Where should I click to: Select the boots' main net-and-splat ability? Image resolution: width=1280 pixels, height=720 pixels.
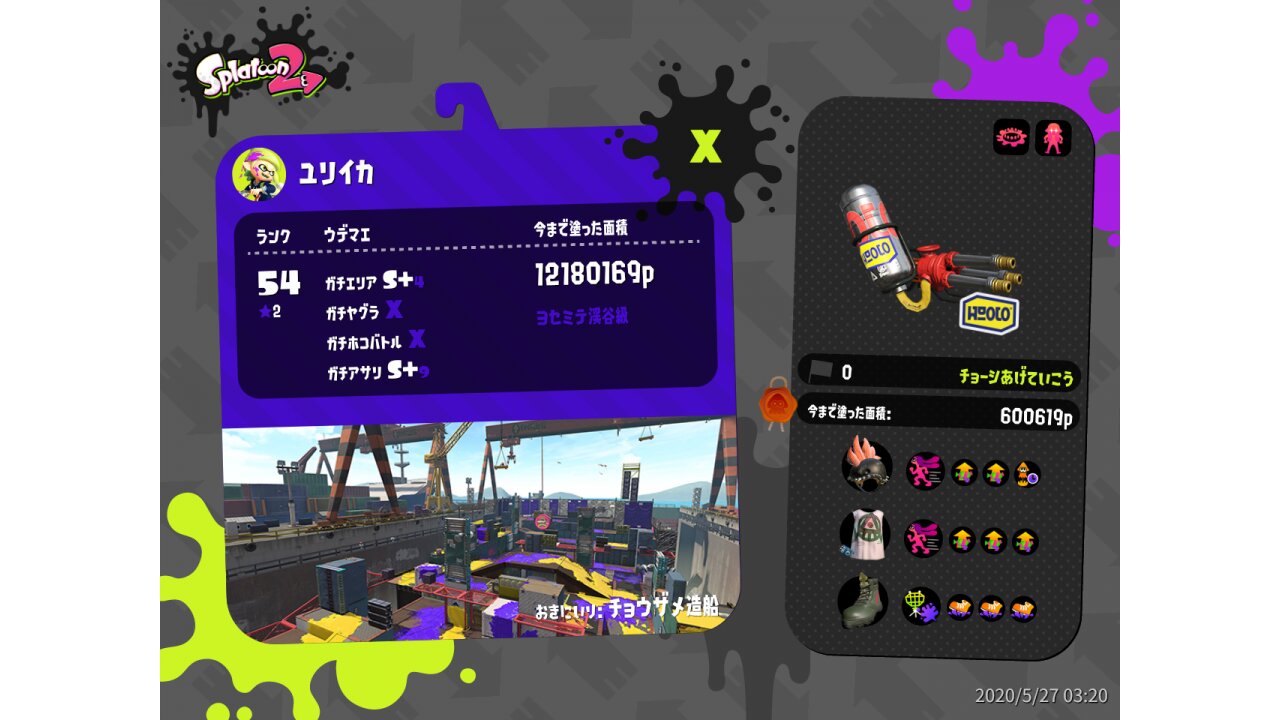click(x=921, y=606)
